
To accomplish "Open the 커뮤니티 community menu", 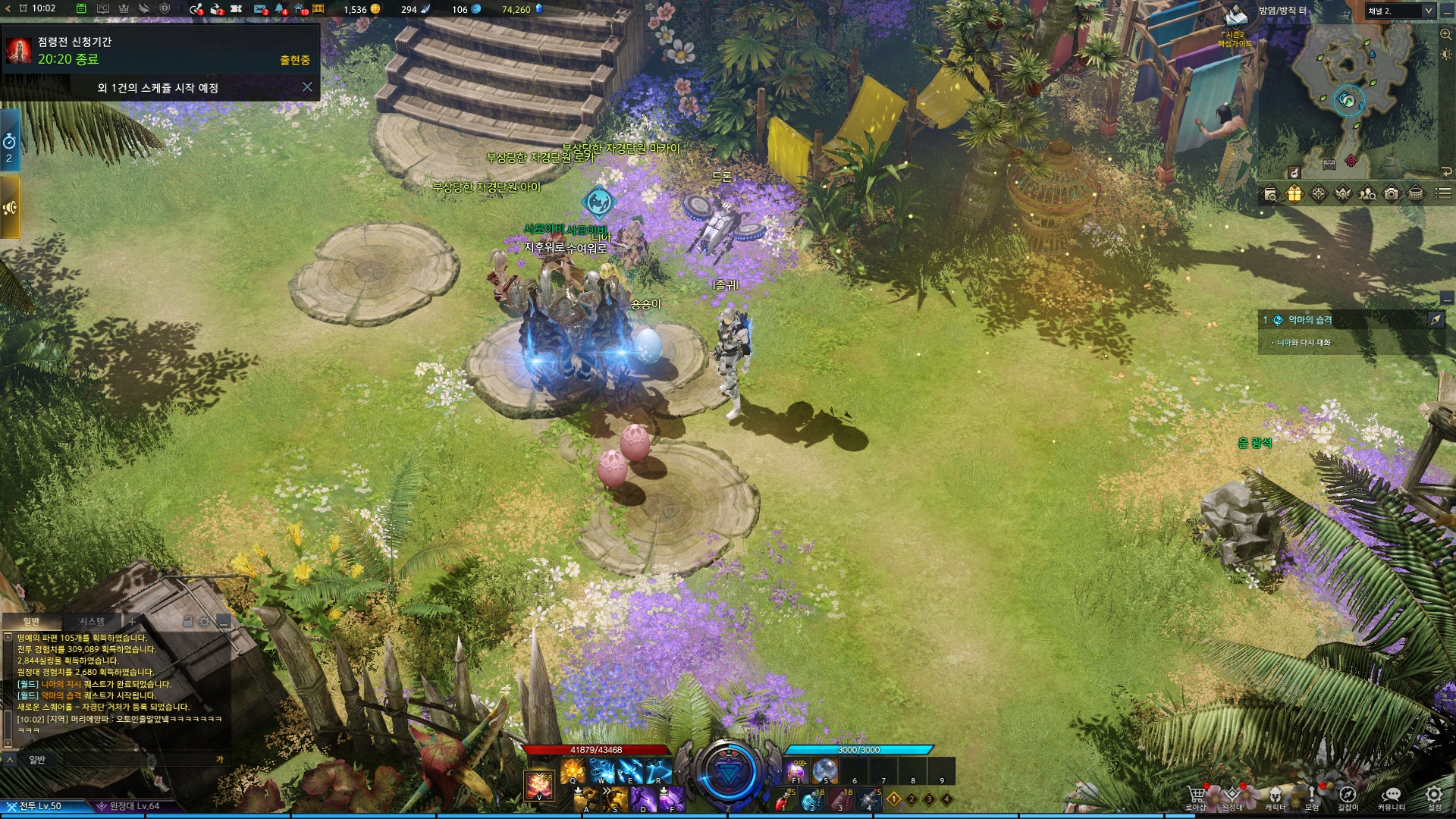I will tap(1391, 796).
